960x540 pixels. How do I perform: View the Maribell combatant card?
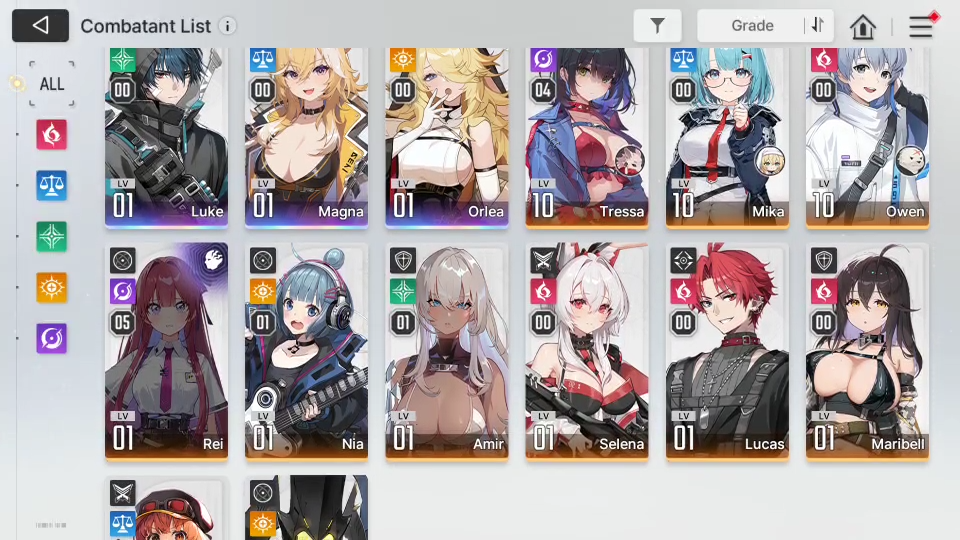(867, 350)
